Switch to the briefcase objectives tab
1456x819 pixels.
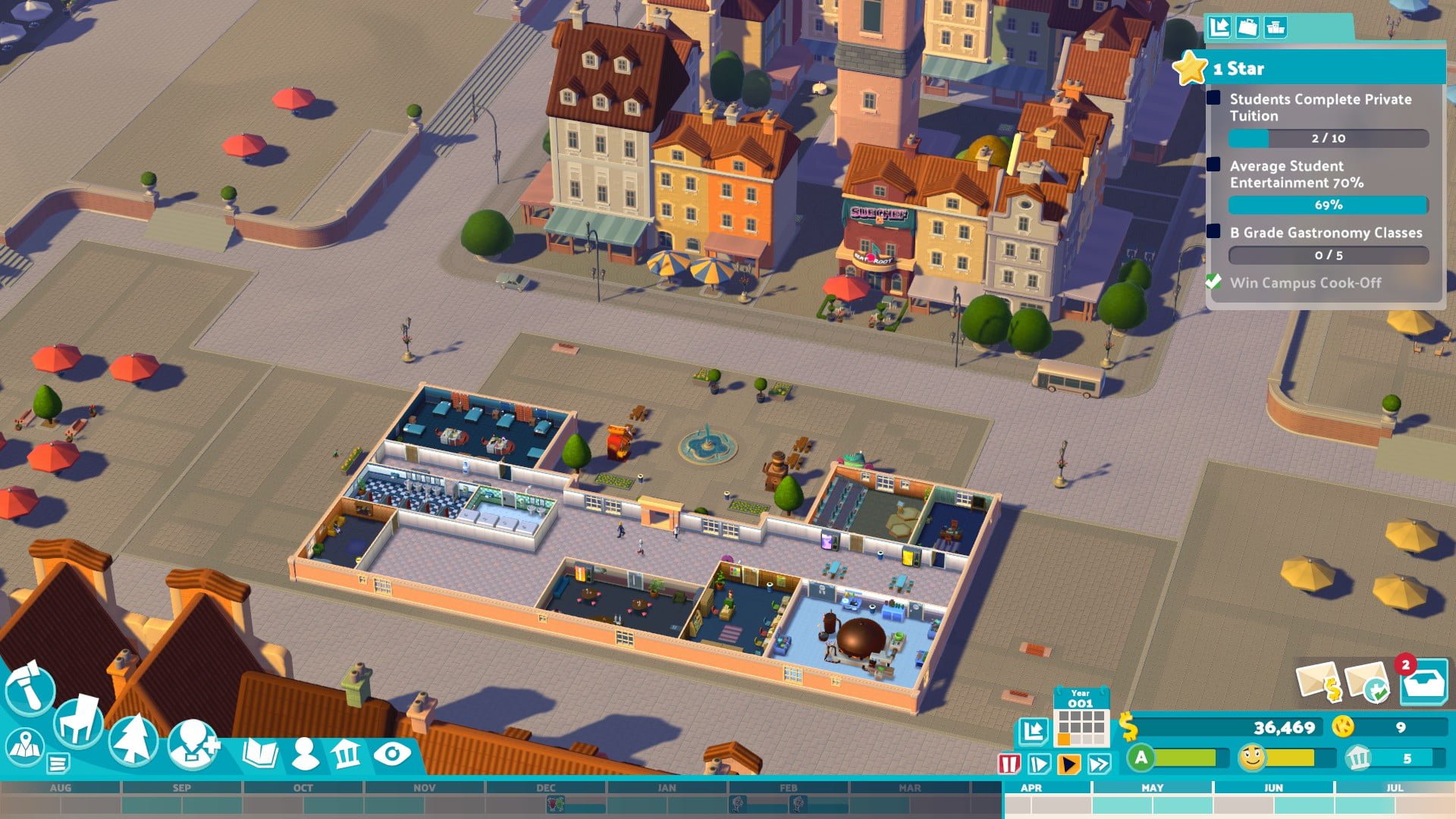click(x=1247, y=27)
